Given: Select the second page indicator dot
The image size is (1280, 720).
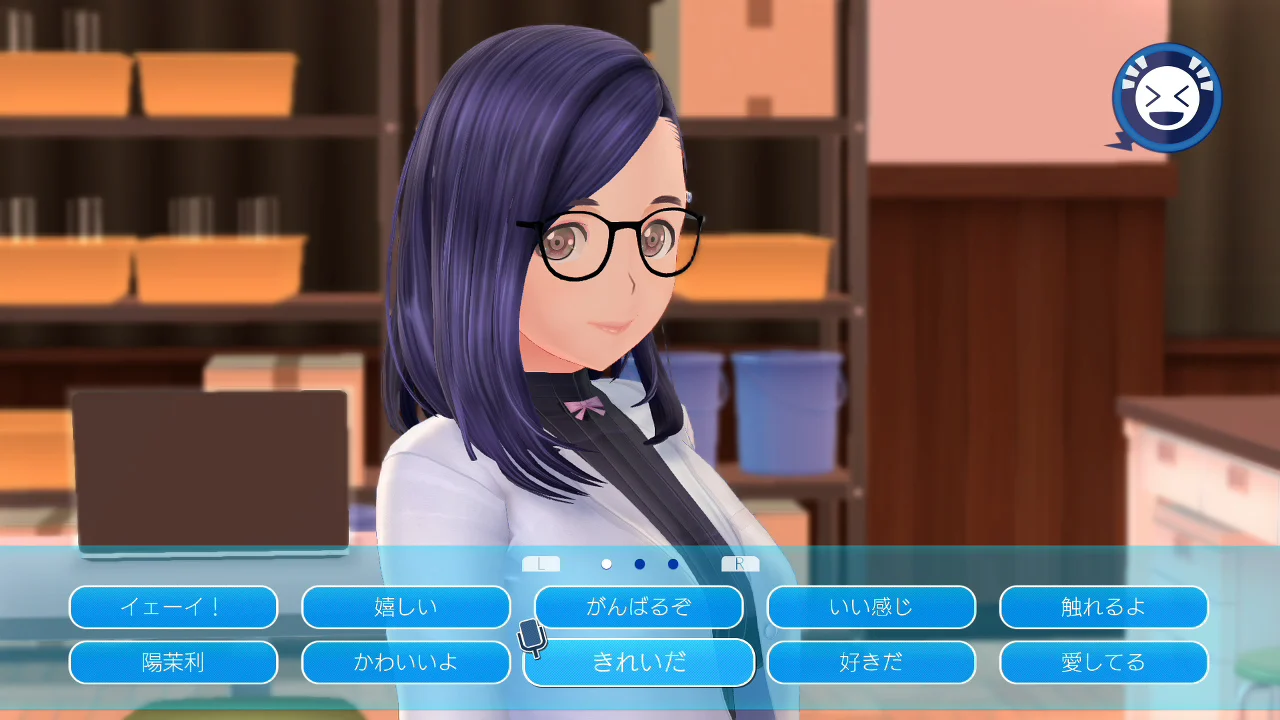Looking at the screenshot, I should tap(638, 563).
